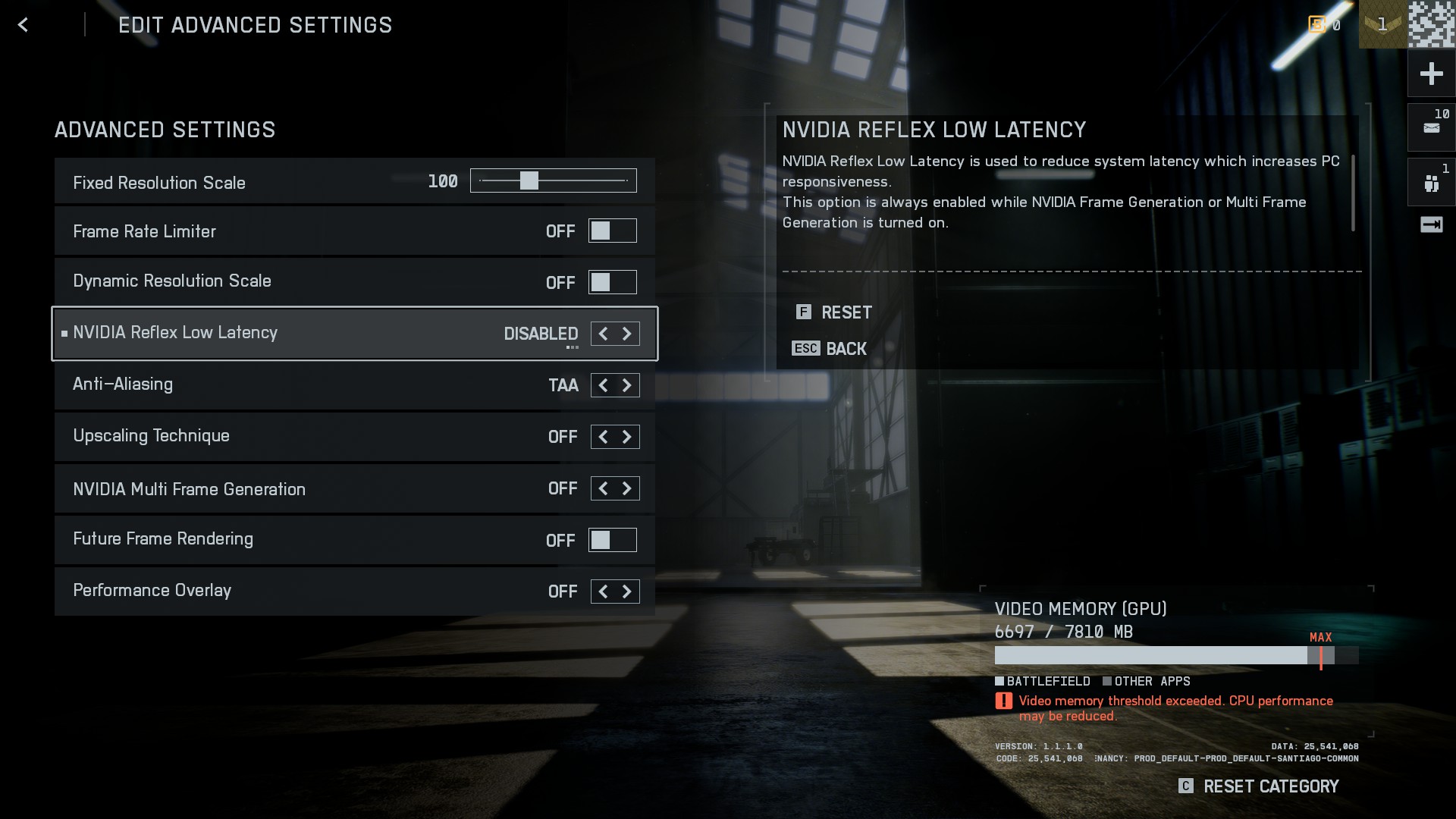The height and width of the screenshot is (819, 1456).
Task: Click the Back button in description panel
Action: click(x=830, y=349)
